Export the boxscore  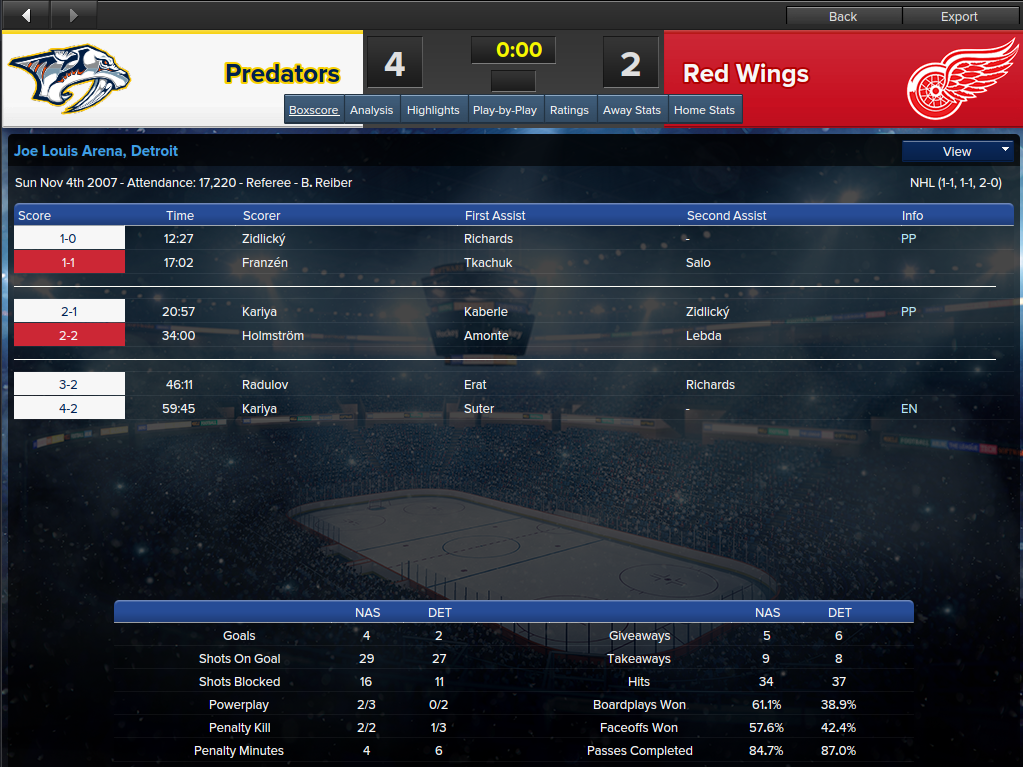[x=959, y=16]
